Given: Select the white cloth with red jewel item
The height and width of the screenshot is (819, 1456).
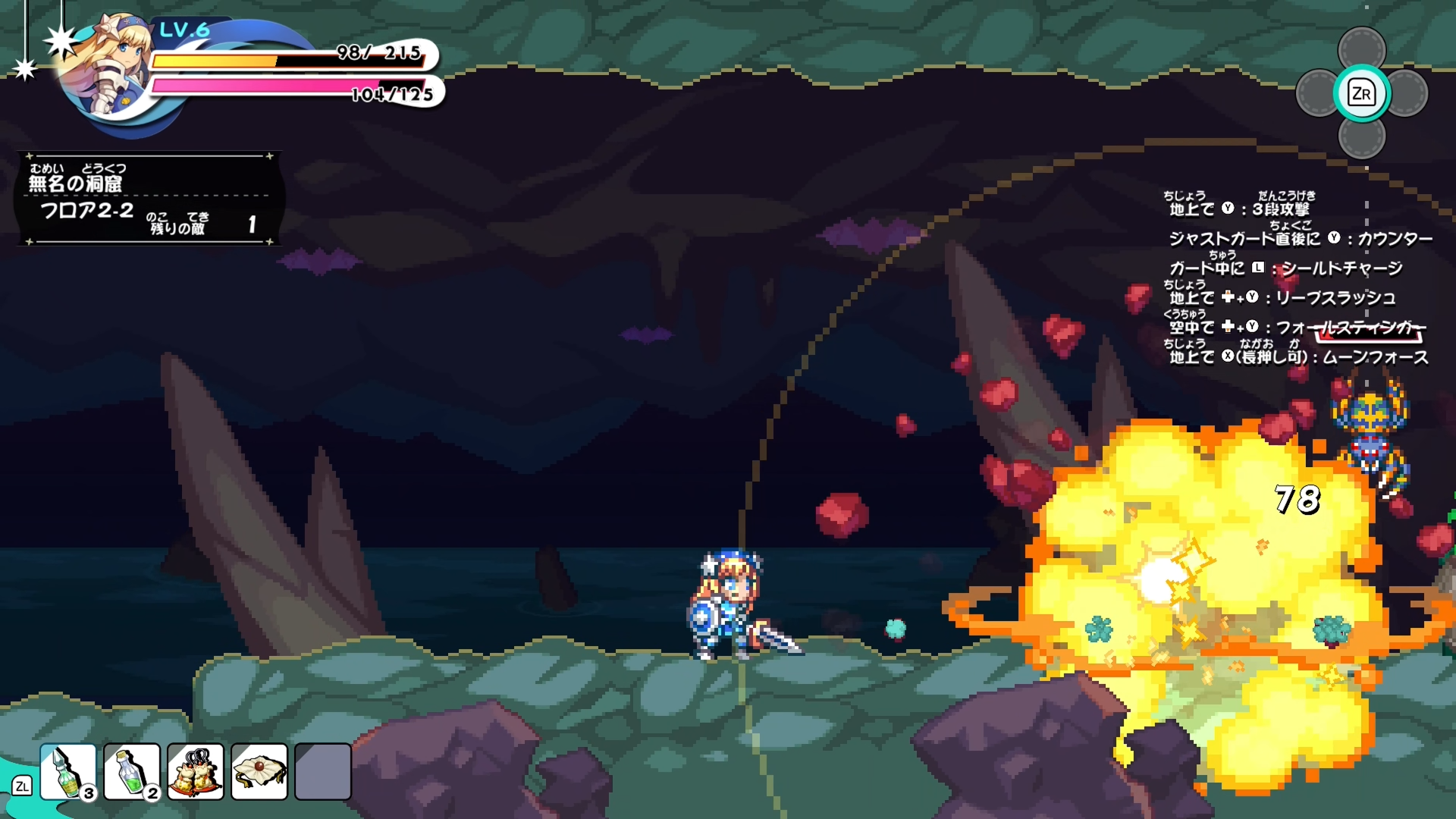Looking at the screenshot, I should [x=259, y=772].
